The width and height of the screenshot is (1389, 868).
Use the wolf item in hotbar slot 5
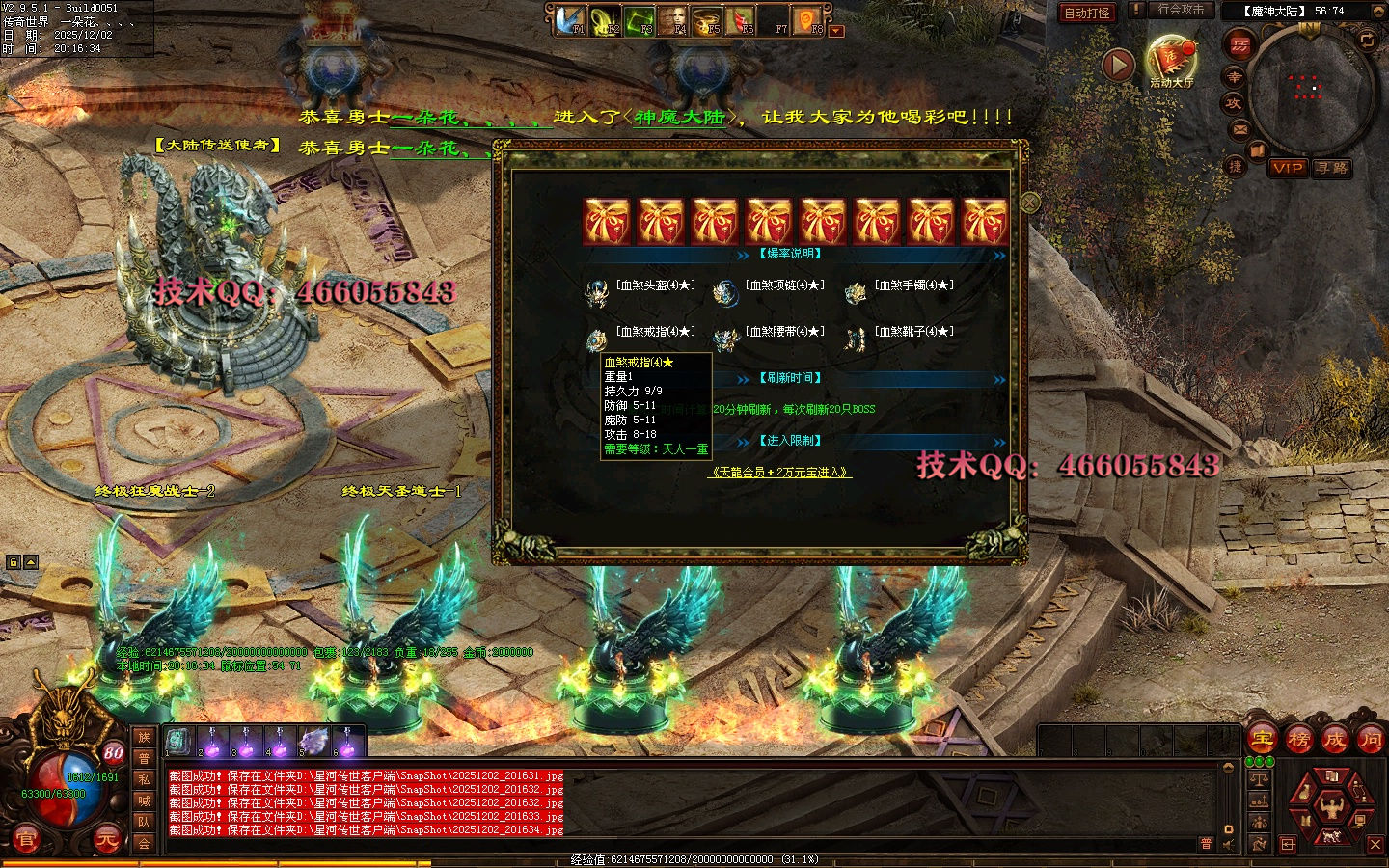pos(313,742)
